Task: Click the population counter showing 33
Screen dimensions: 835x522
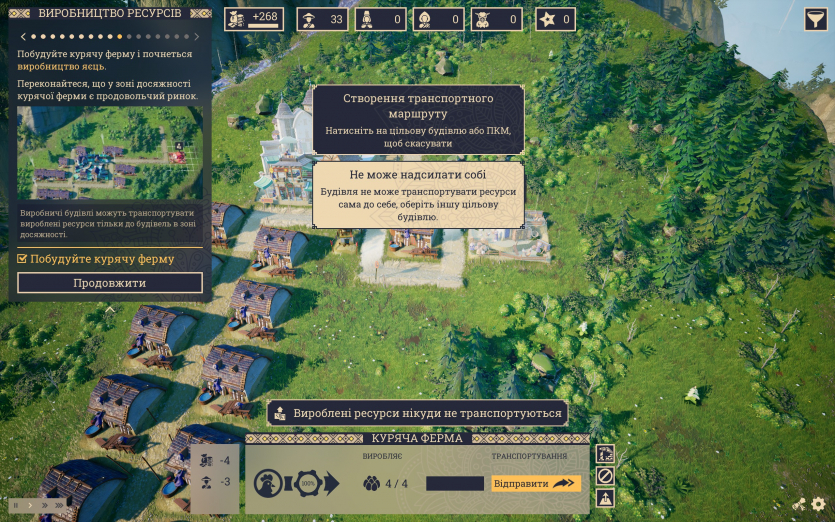Action: (322, 19)
